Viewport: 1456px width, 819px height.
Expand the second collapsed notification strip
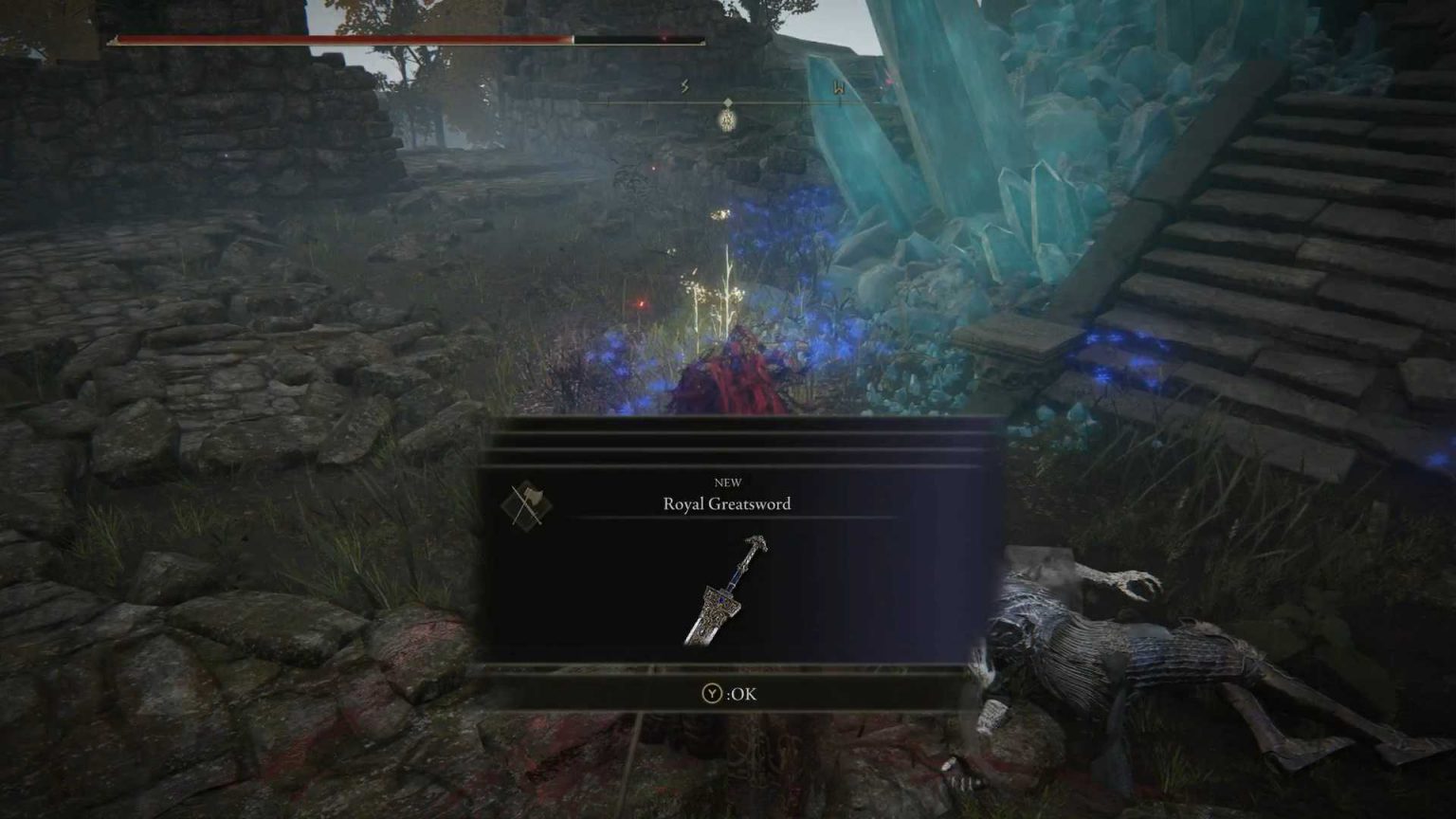click(728, 442)
